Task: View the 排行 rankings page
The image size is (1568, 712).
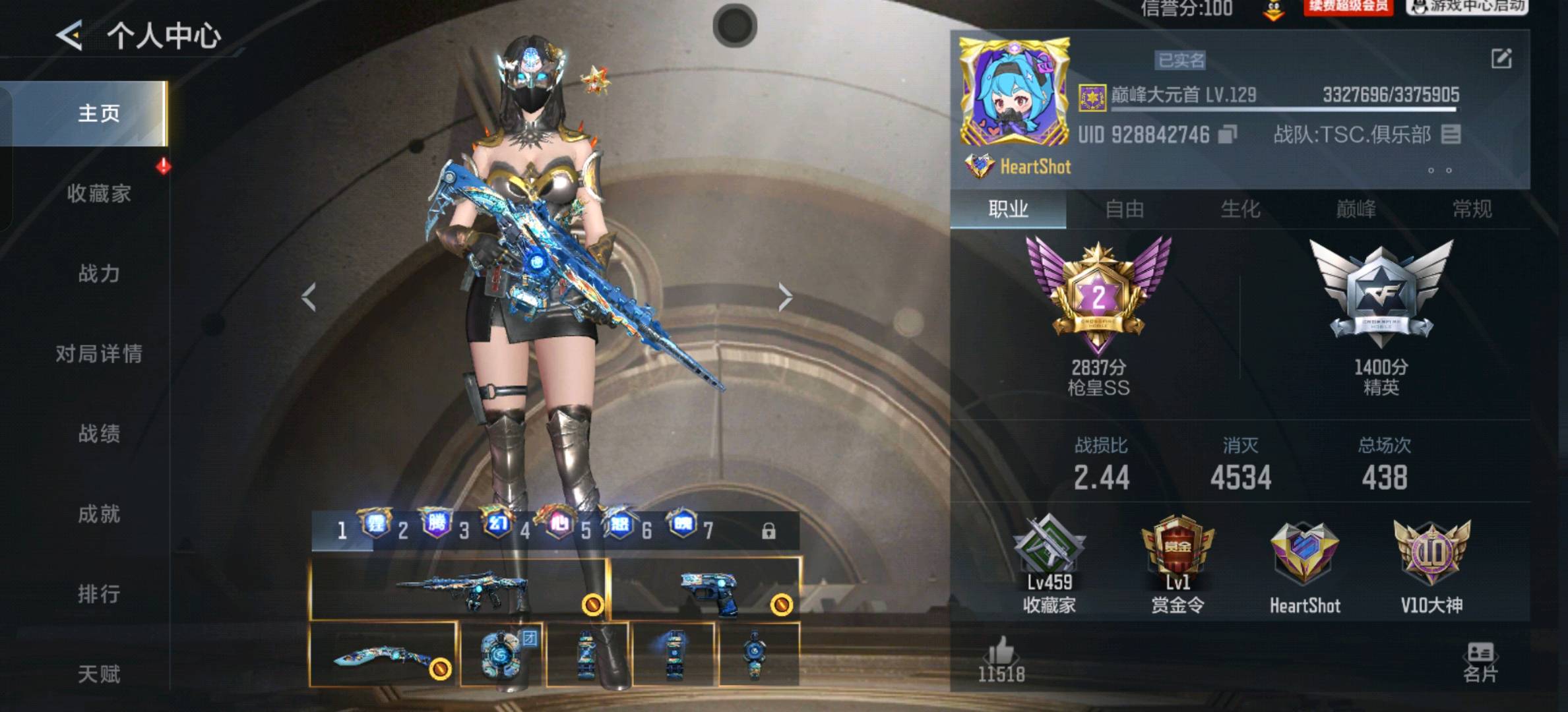Action: coord(99,594)
